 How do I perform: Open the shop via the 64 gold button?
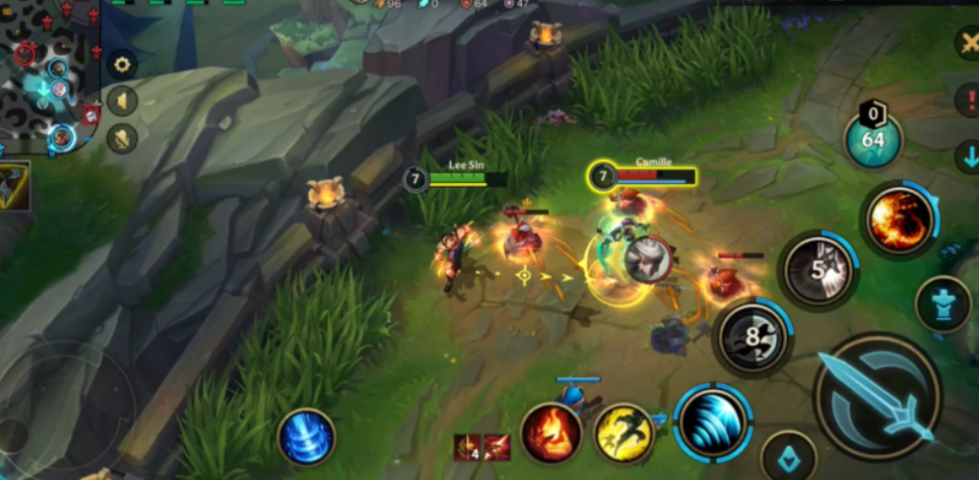(x=873, y=139)
